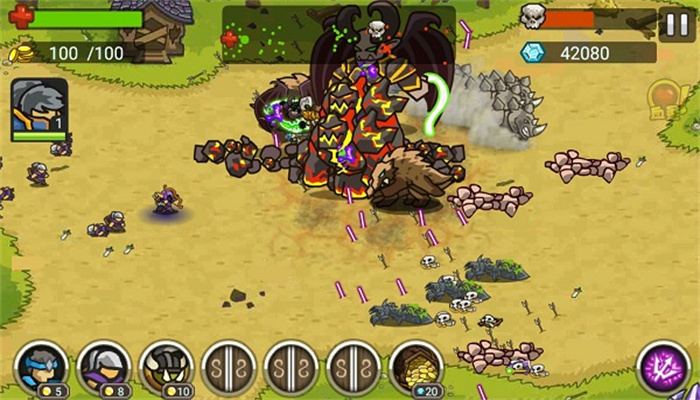The image size is (700, 400).
Task: Activate the purple lightning special skill
Action: tap(661, 366)
